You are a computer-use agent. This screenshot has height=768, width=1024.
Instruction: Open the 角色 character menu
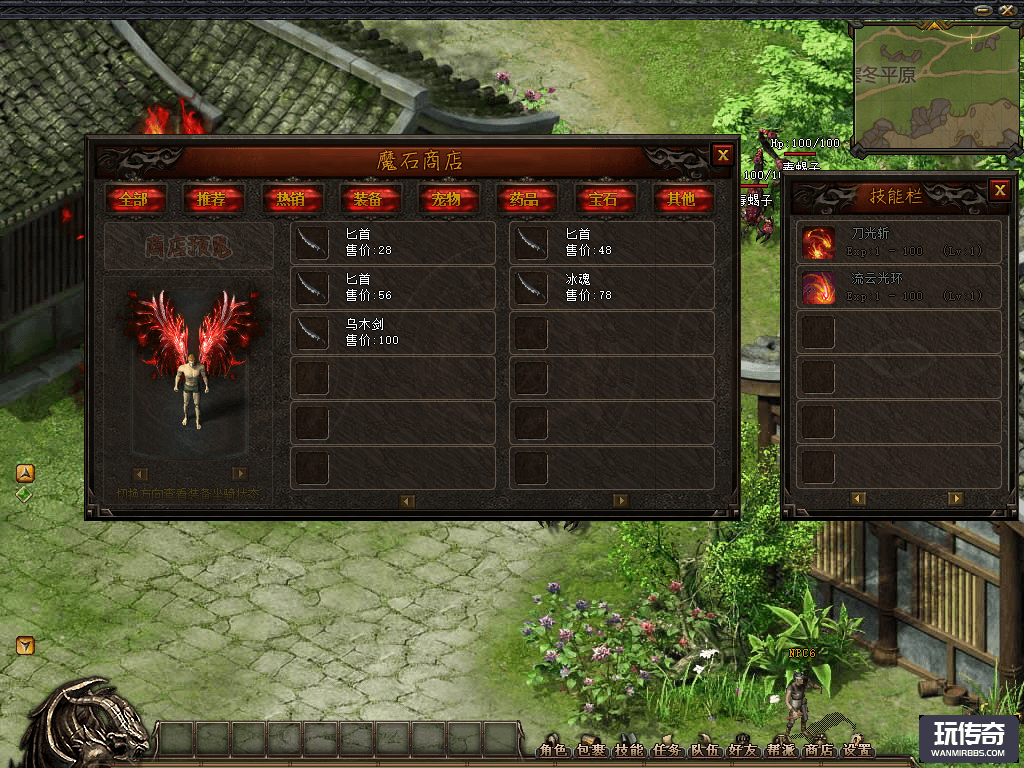click(554, 750)
